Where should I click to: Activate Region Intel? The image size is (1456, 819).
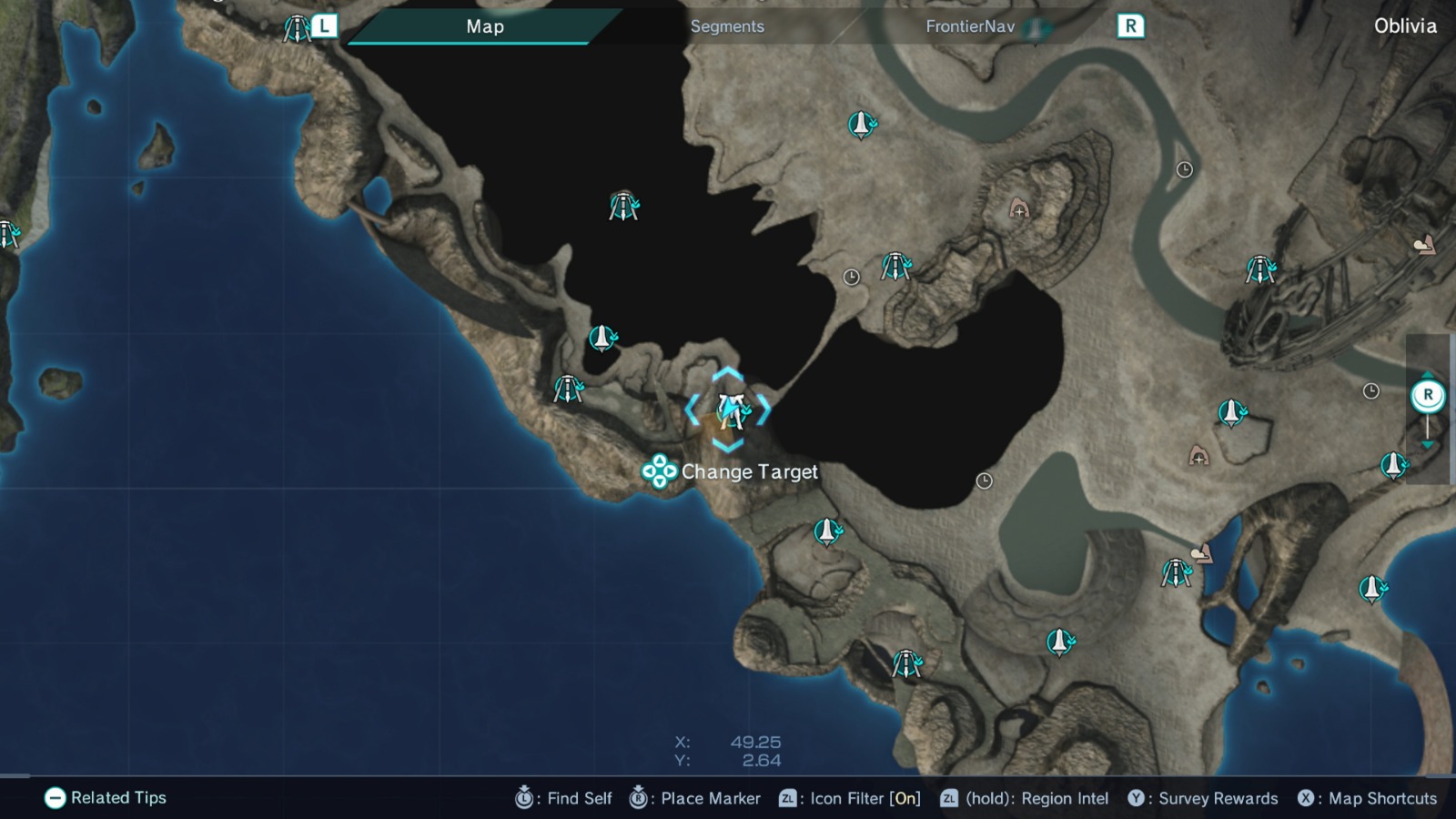click(x=948, y=798)
